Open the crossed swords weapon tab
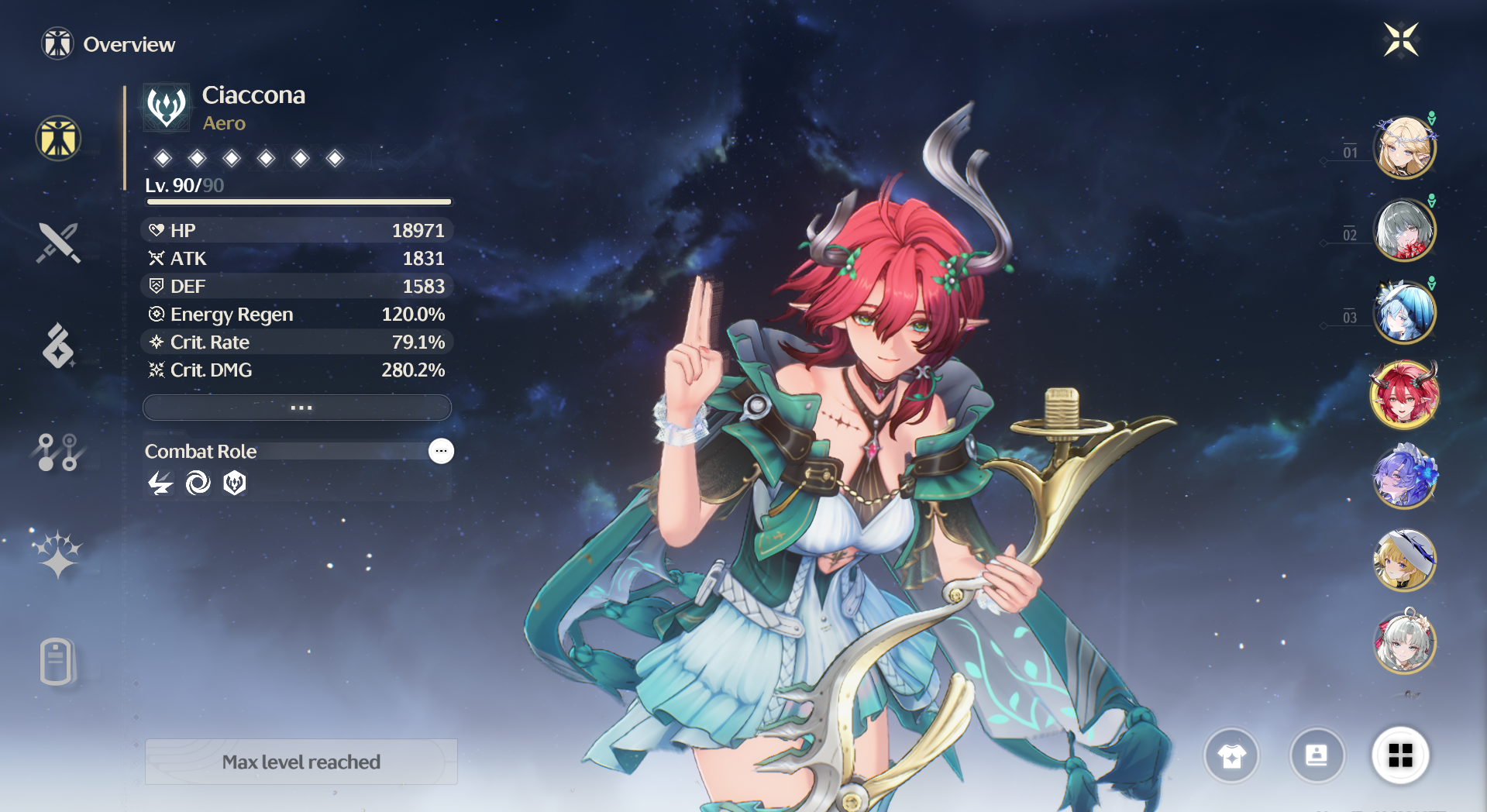Image resolution: width=1487 pixels, height=812 pixels. point(58,243)
